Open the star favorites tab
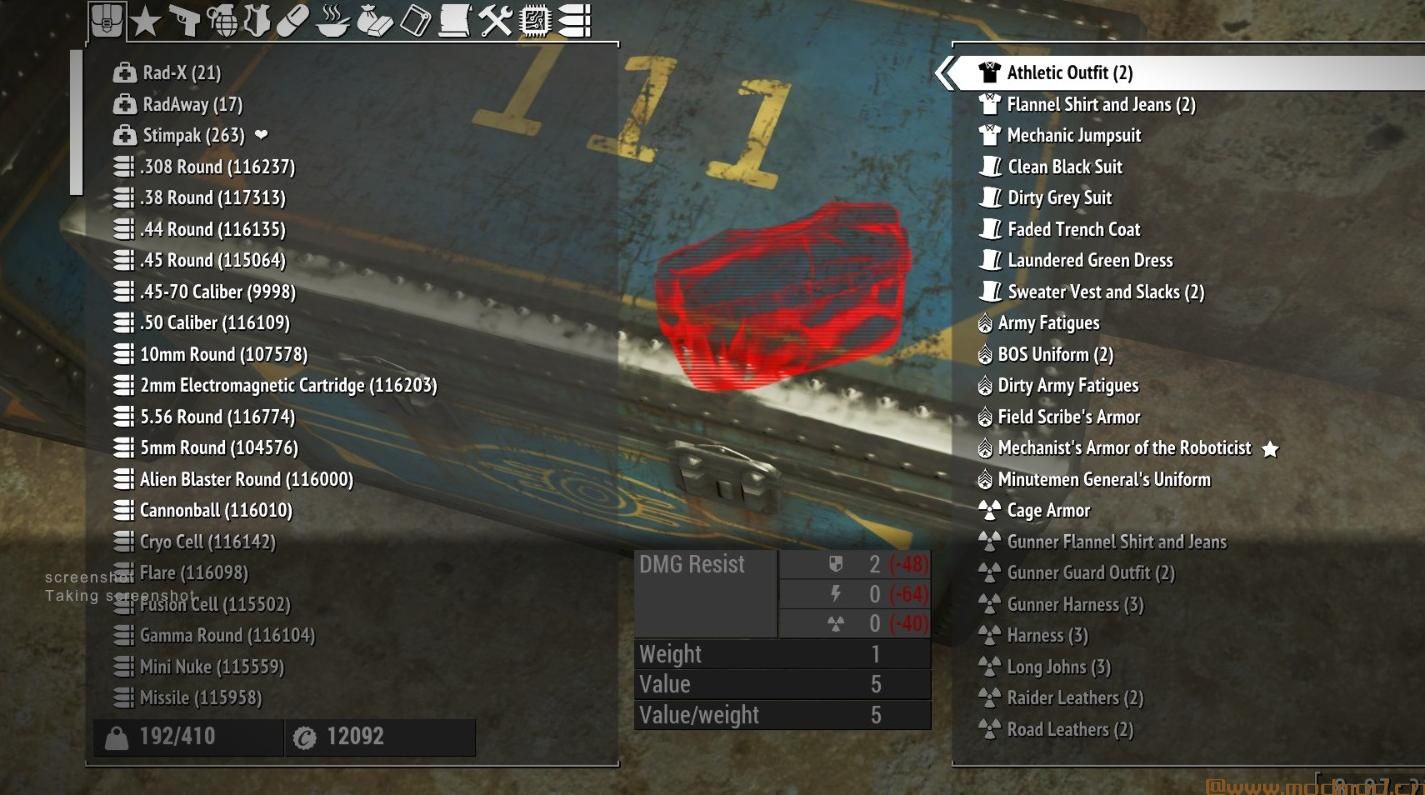 146,20
